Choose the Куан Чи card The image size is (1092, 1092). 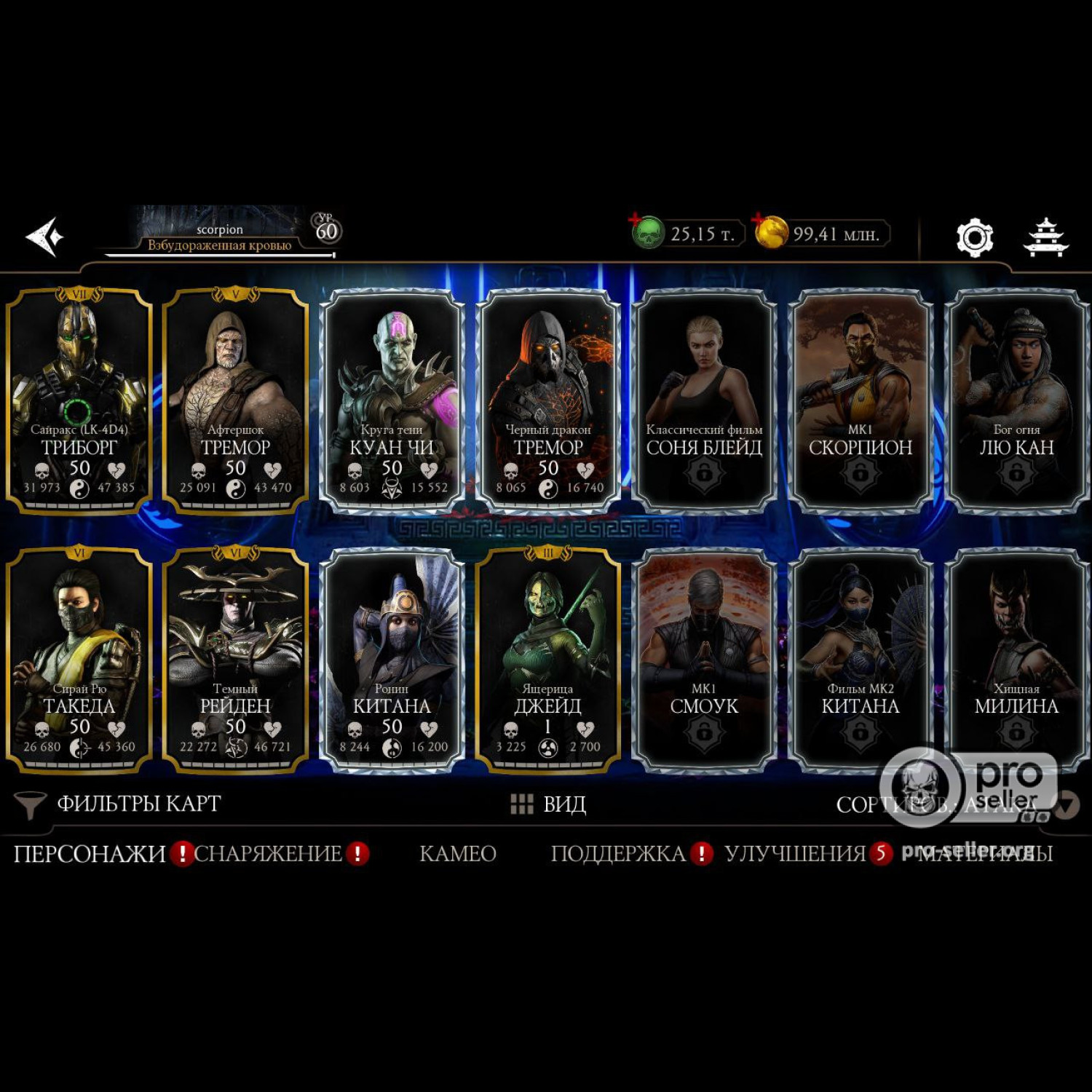[392, 400]
